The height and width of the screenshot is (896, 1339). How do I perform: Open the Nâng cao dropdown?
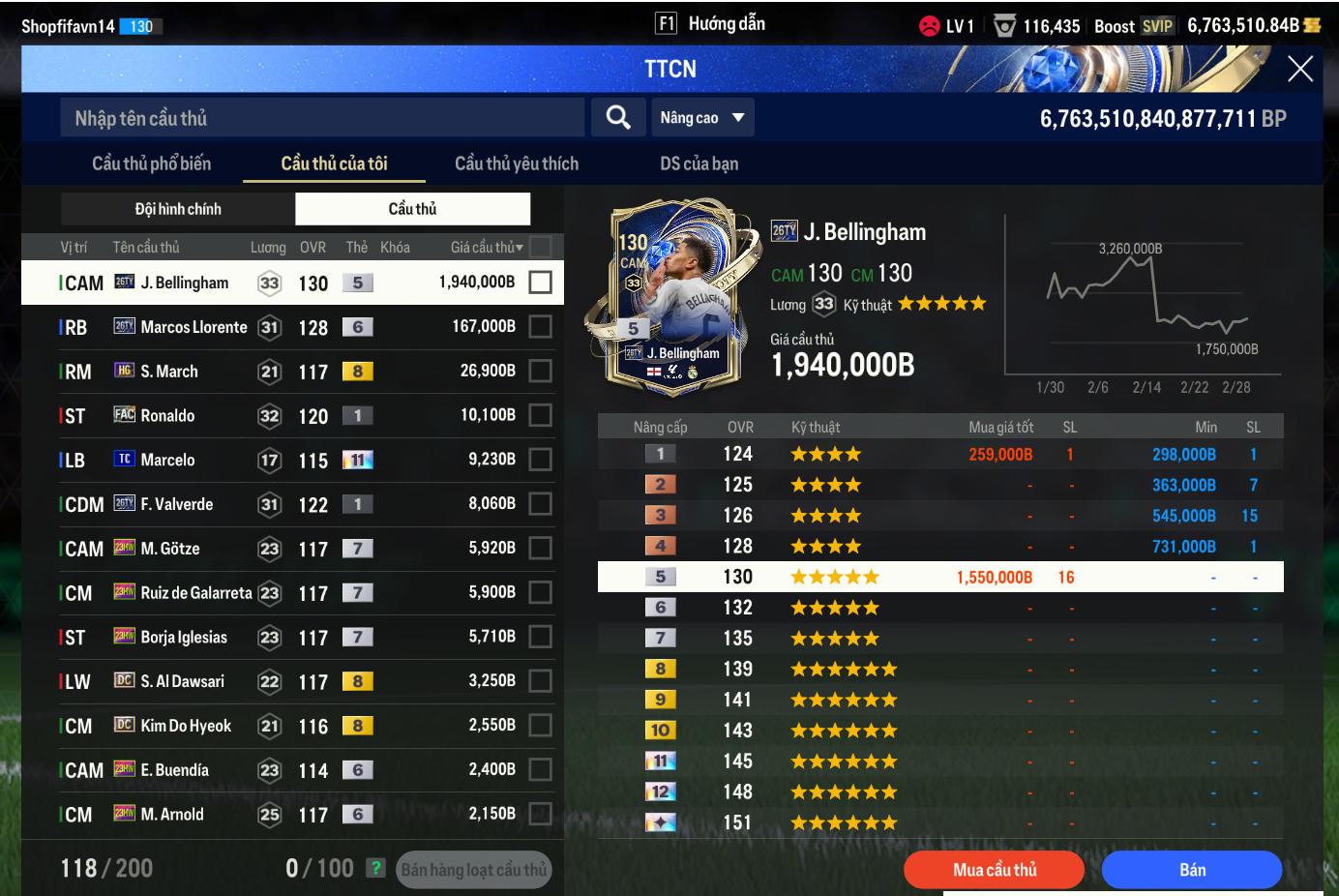point(702,118)
